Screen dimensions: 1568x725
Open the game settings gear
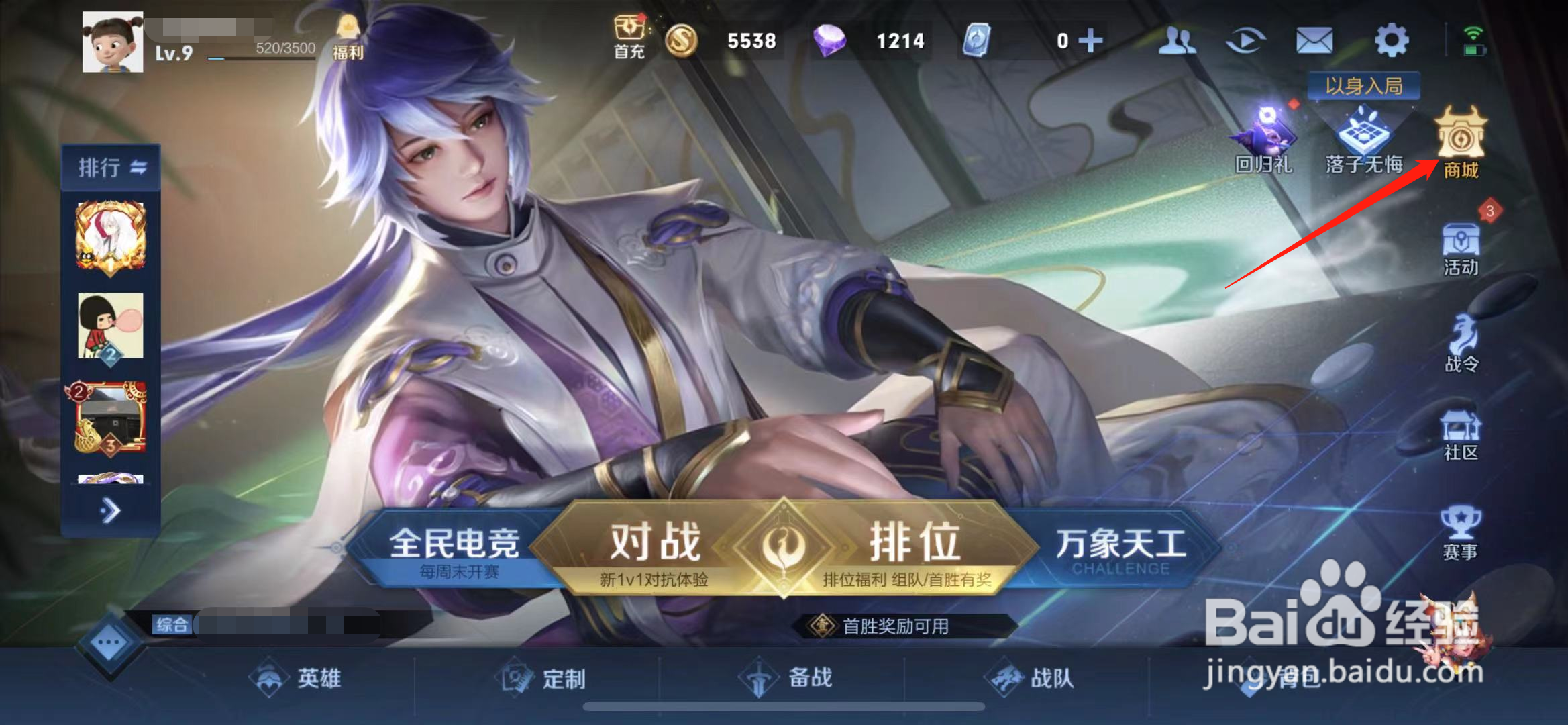pos(1392,40)
